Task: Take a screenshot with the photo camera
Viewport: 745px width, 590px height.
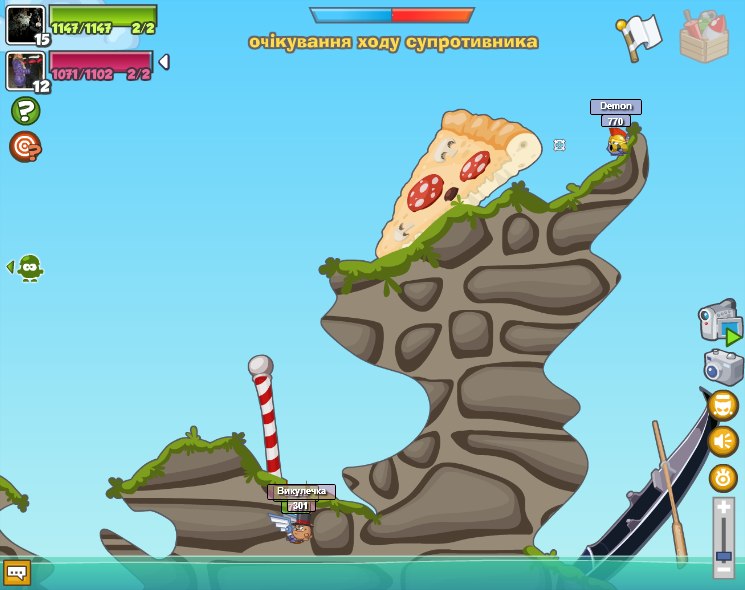Action: [x=723, y=367]
